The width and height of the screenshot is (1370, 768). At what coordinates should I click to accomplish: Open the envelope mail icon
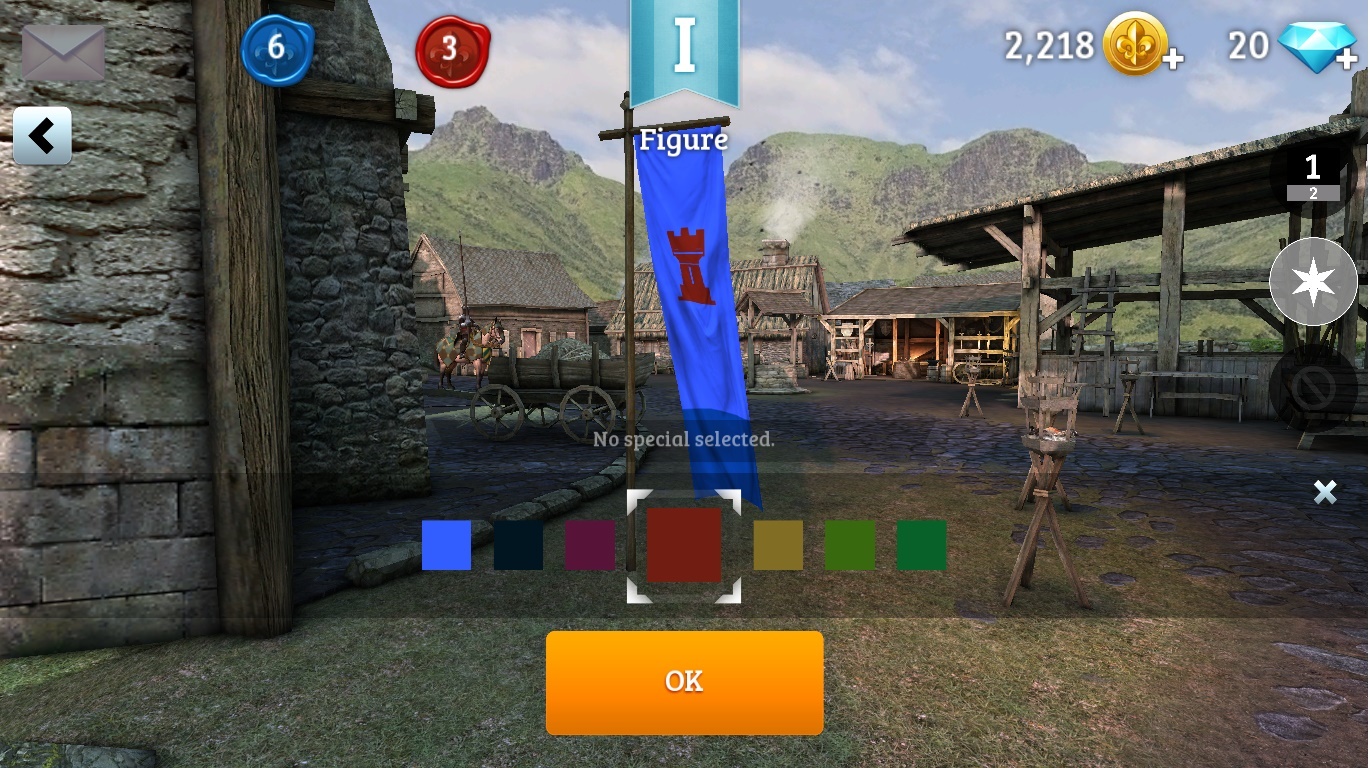(63, 53)
